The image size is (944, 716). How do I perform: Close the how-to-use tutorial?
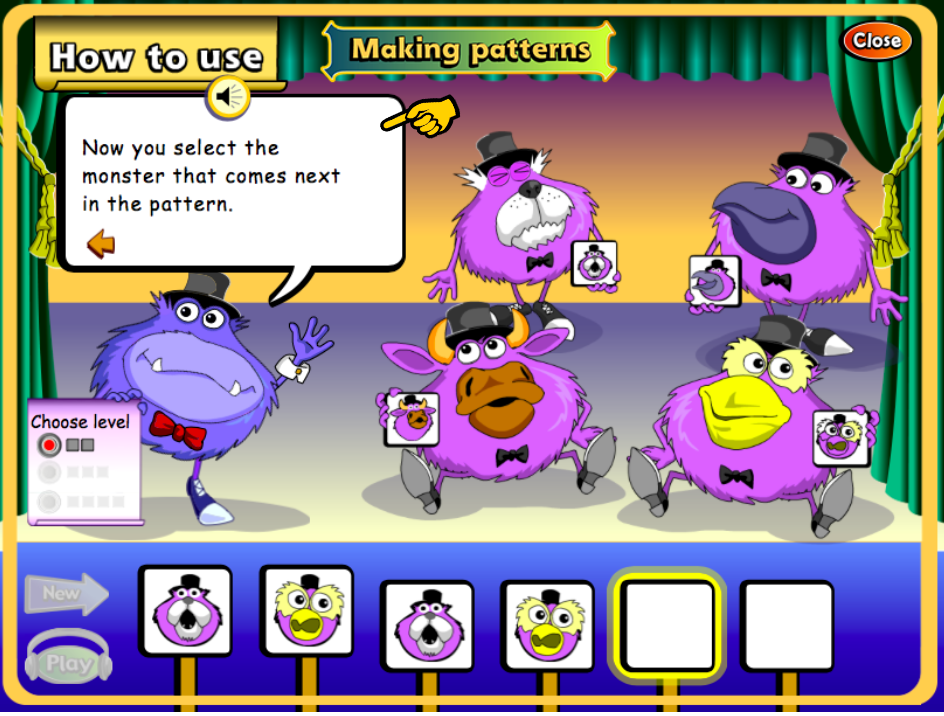point(876,41)
